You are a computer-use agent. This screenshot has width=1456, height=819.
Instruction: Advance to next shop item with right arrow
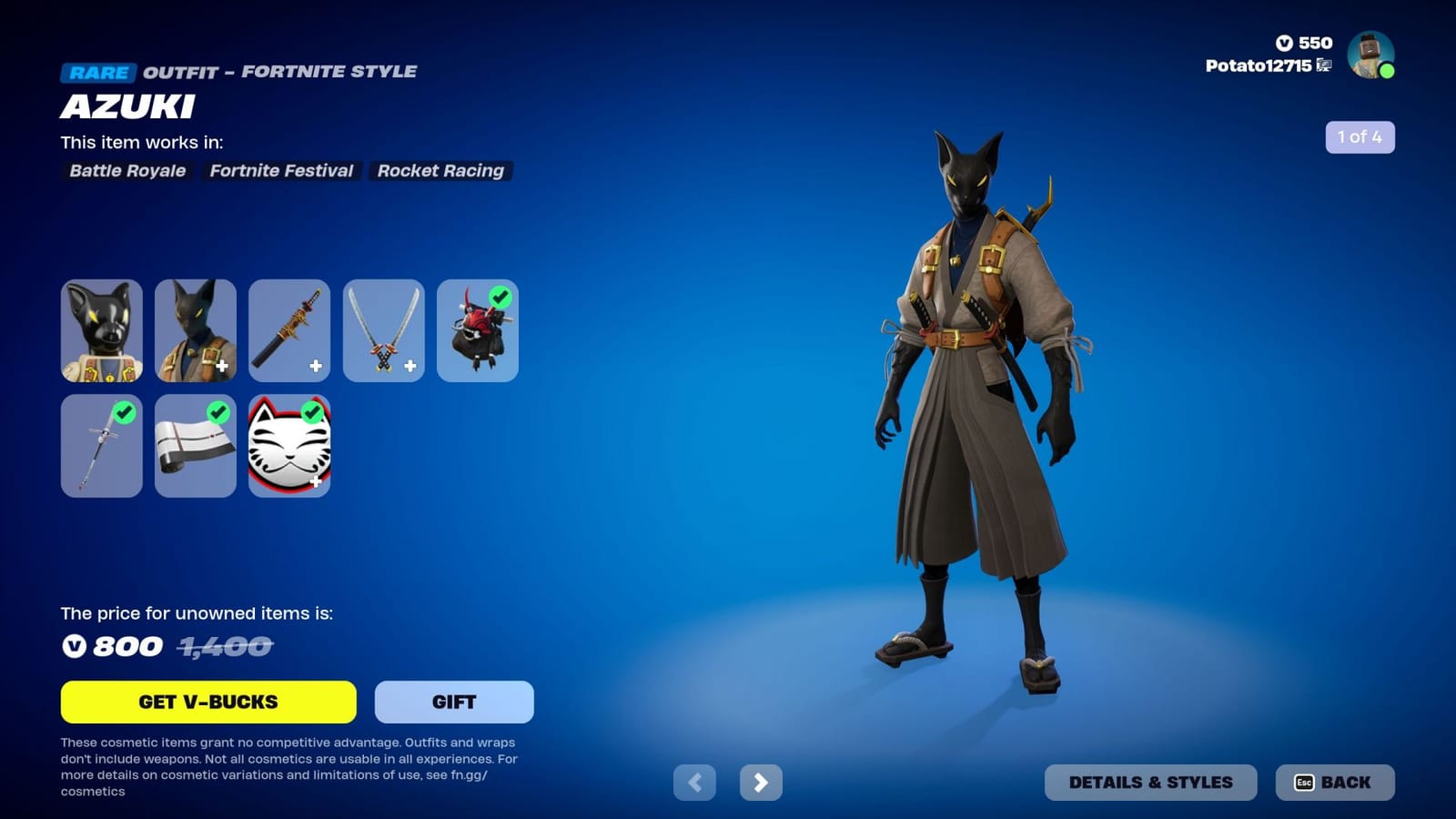(x=763, y=782)
